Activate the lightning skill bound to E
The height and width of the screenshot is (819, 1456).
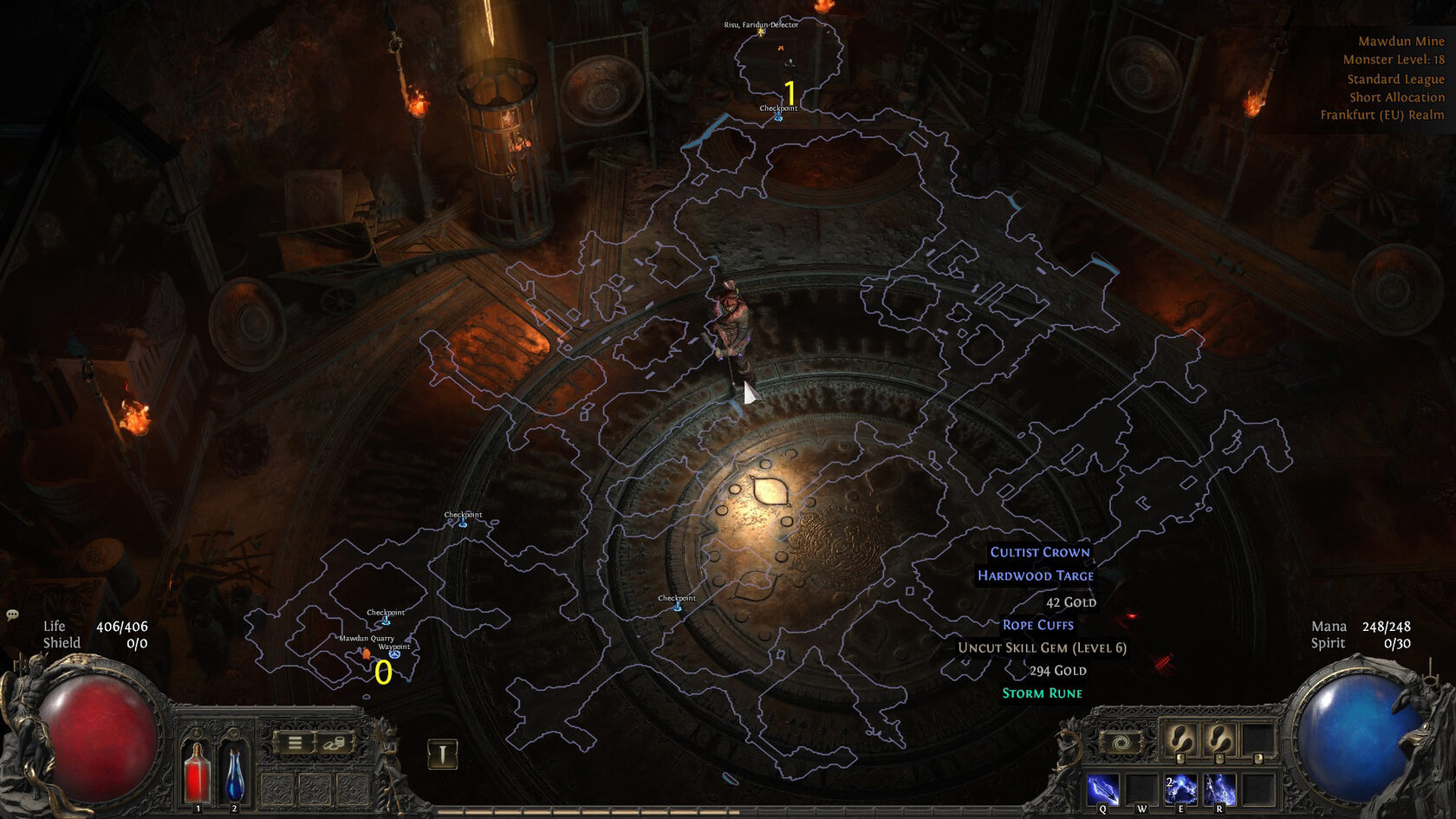tap(1180, 790)
